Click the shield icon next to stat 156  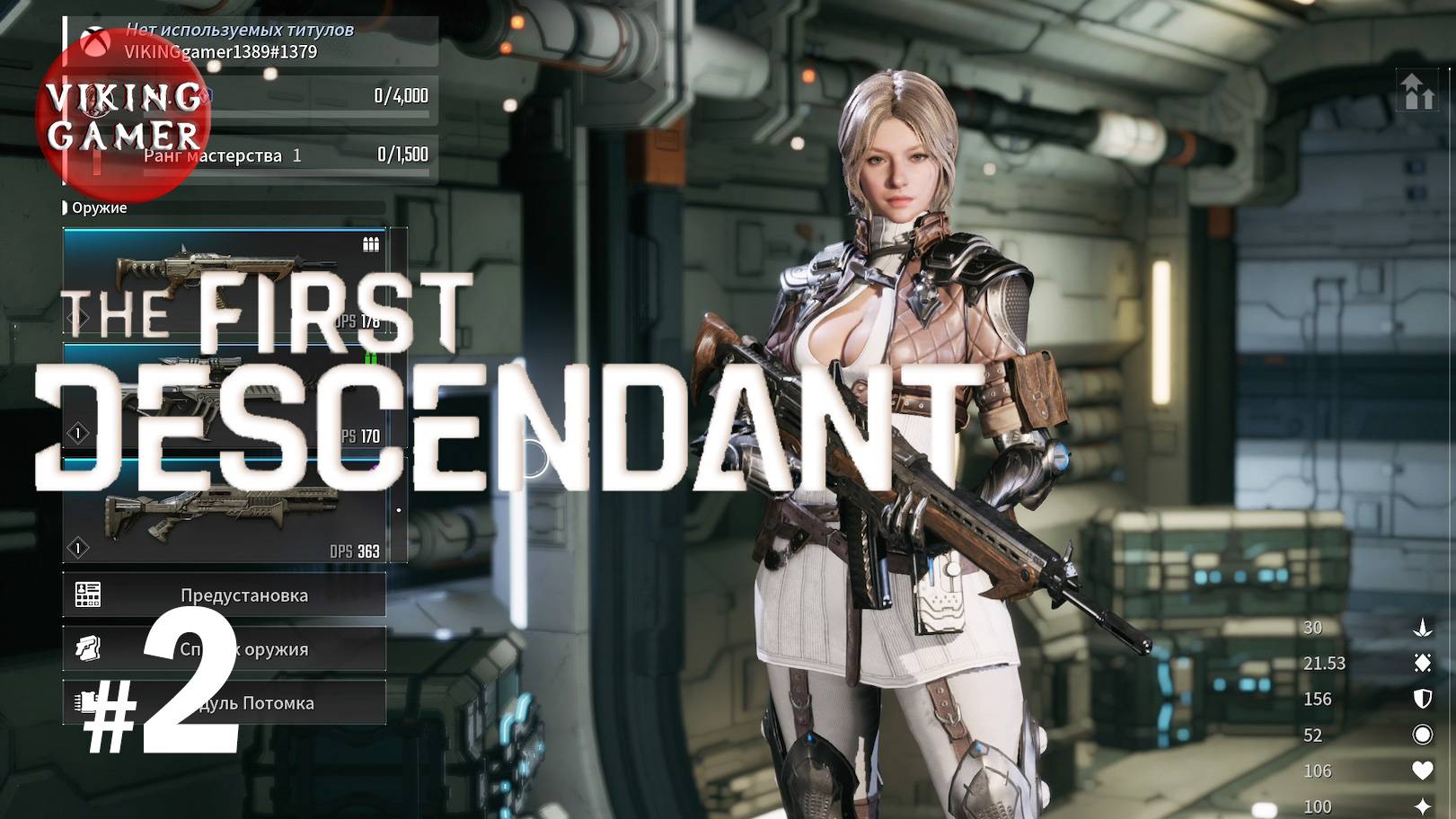(x=1424, y=700)
